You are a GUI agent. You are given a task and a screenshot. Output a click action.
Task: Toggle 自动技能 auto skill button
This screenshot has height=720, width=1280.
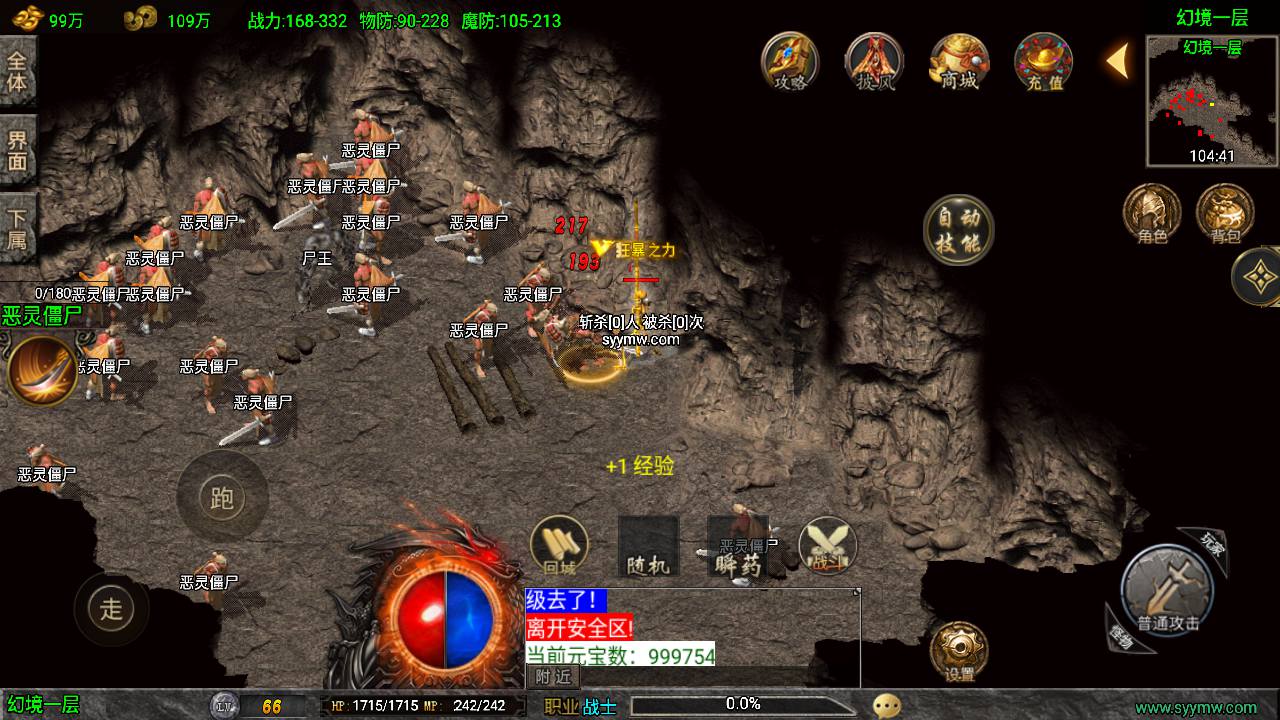958,229
